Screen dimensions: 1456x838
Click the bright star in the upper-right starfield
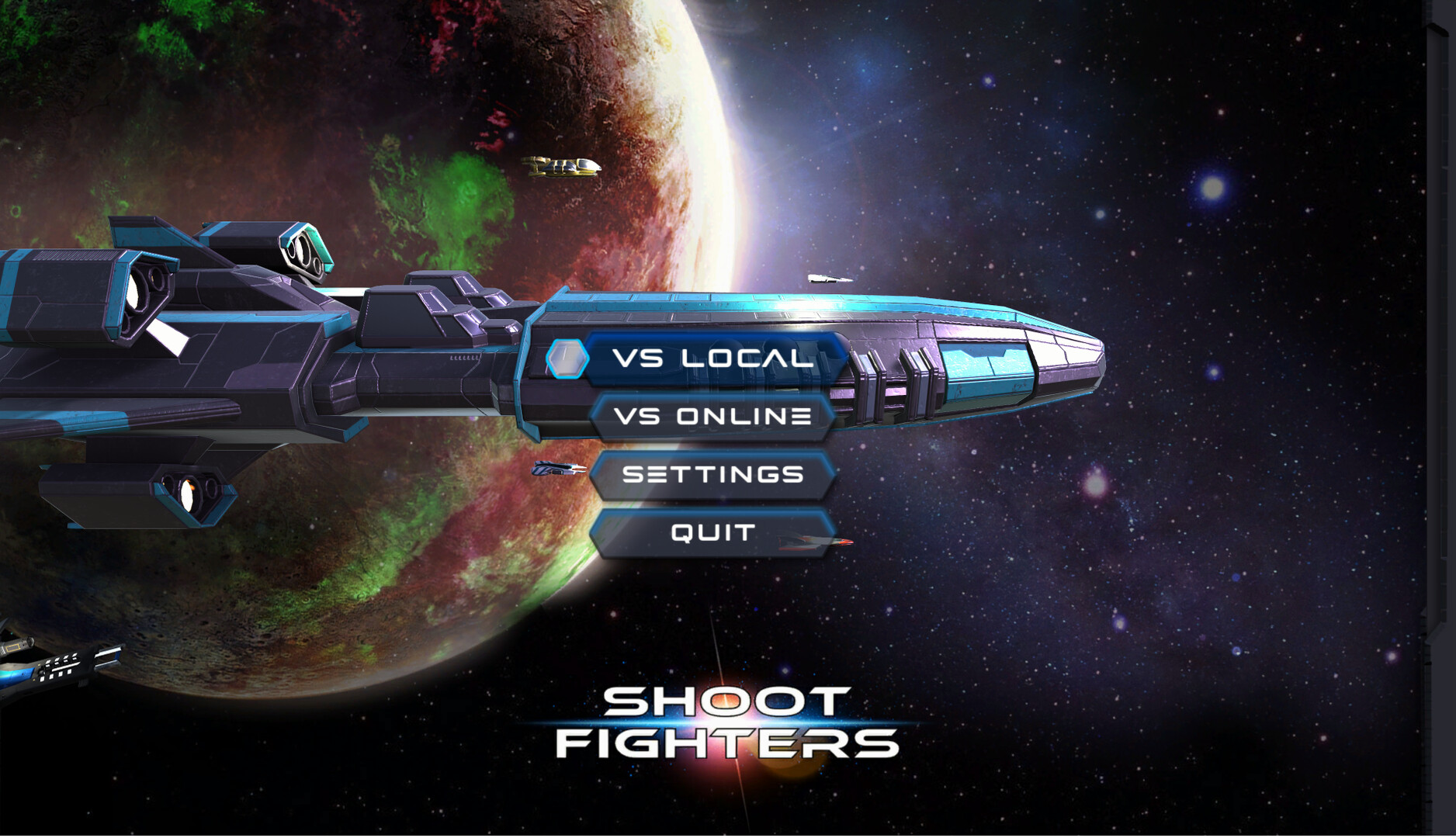(x=1211, y=186)
